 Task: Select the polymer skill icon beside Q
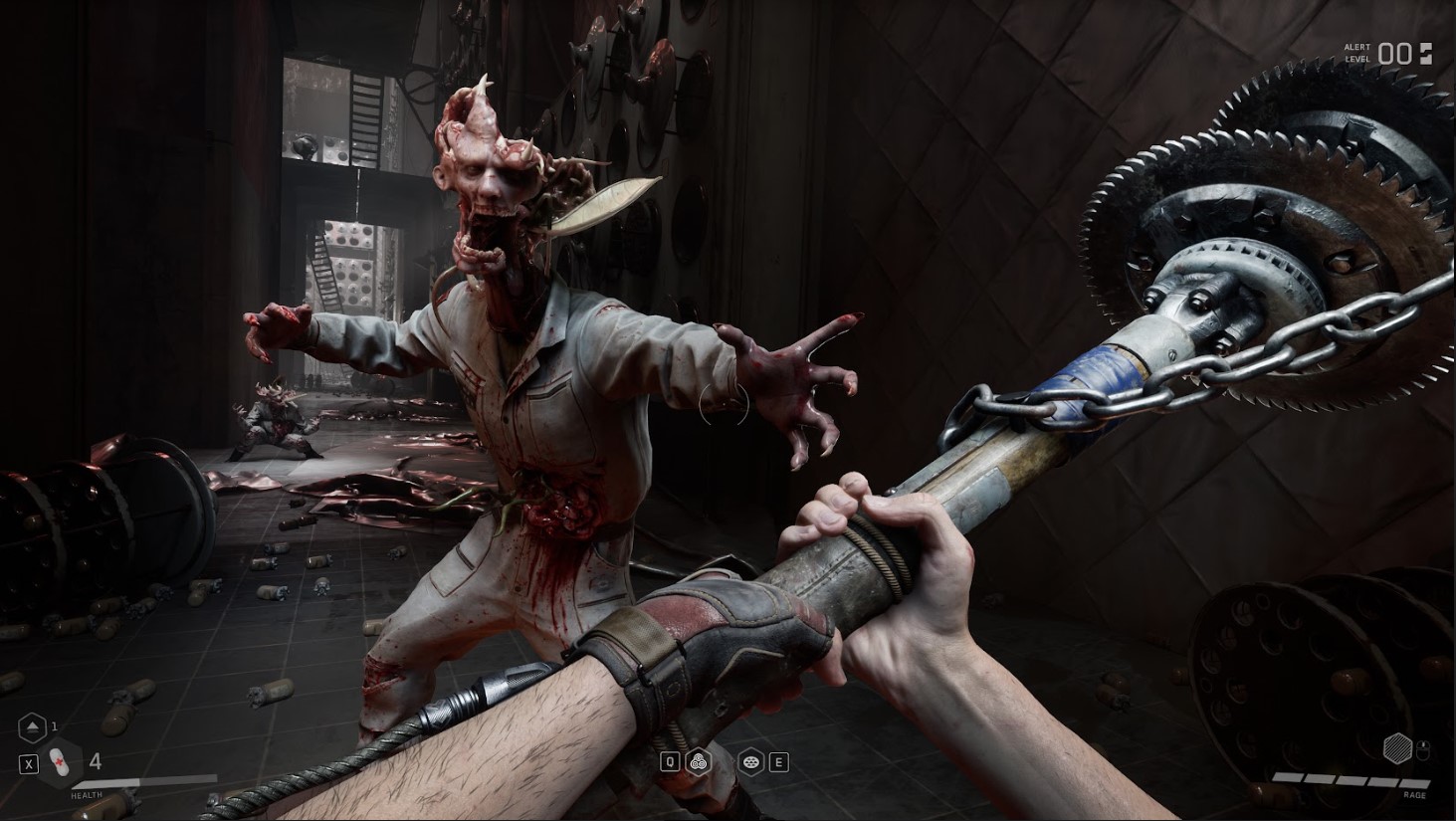coord(699,762)
